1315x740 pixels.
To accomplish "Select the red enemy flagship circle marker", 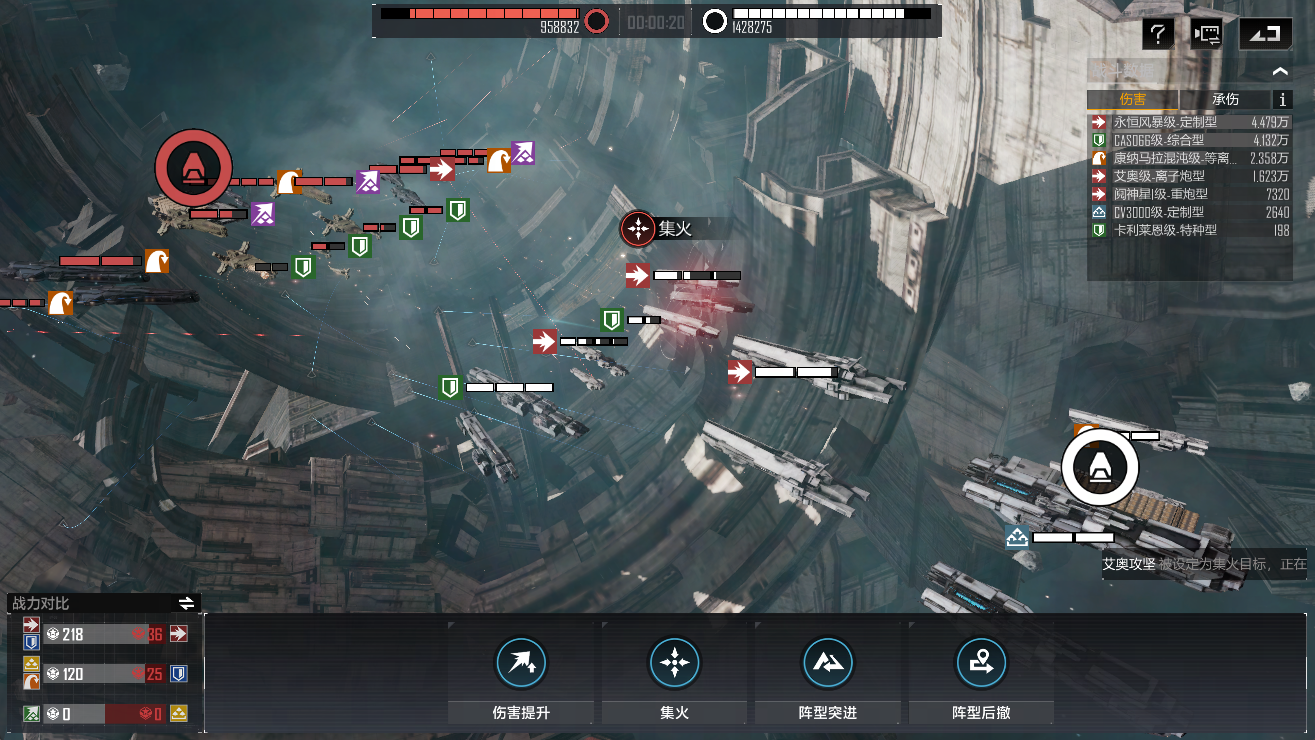I will point(193,167).
